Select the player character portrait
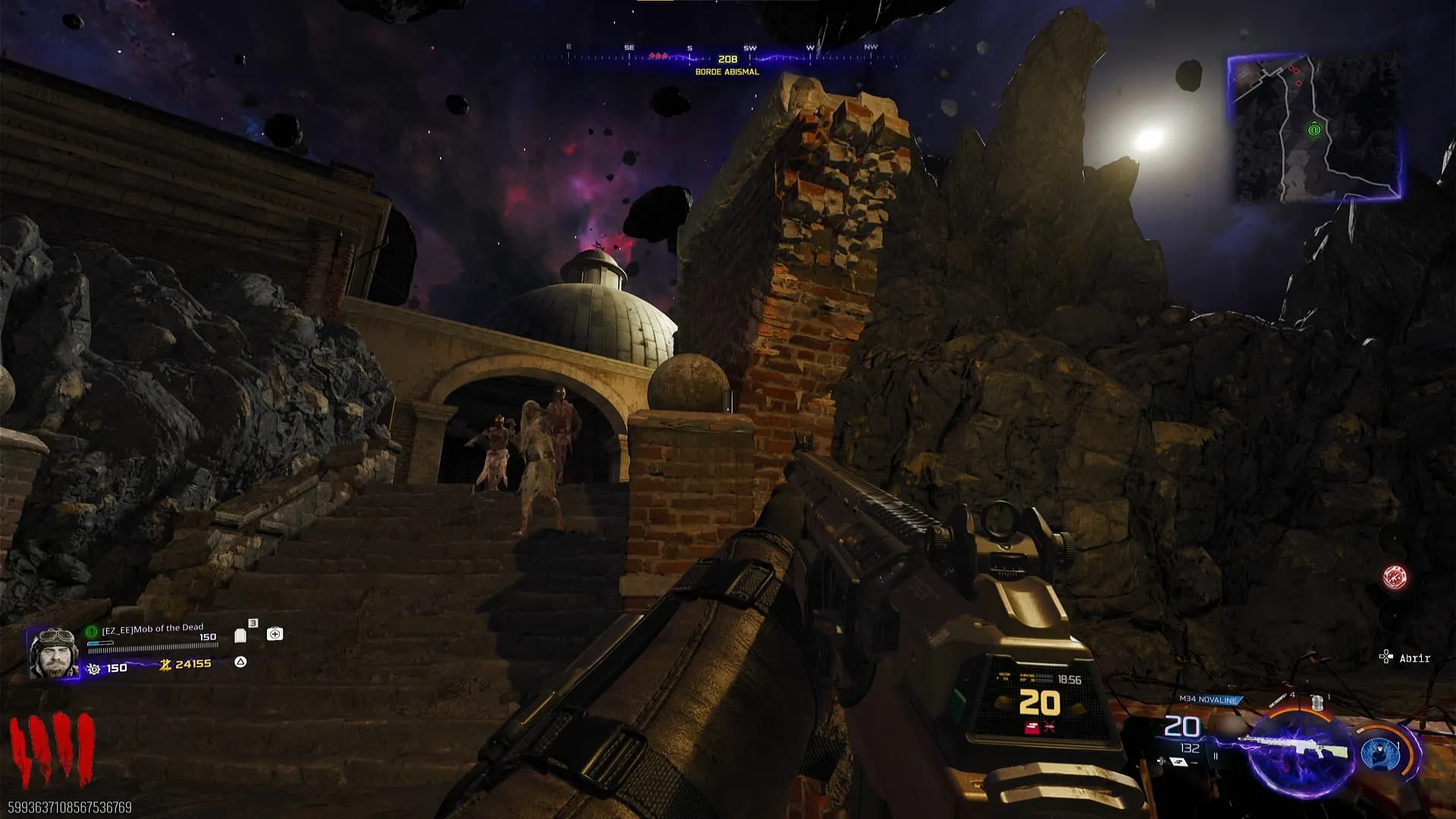Screen dimensions: 1456x819 53,652
